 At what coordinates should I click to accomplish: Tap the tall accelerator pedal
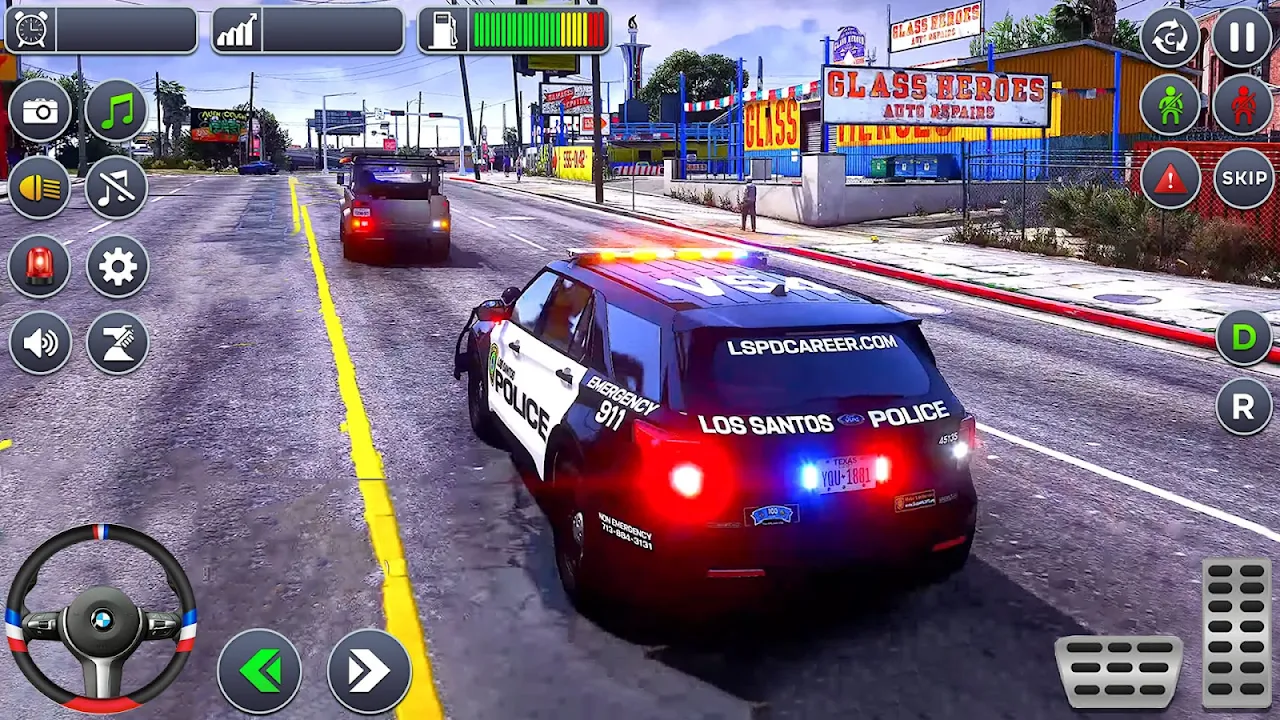point(1237,632)
